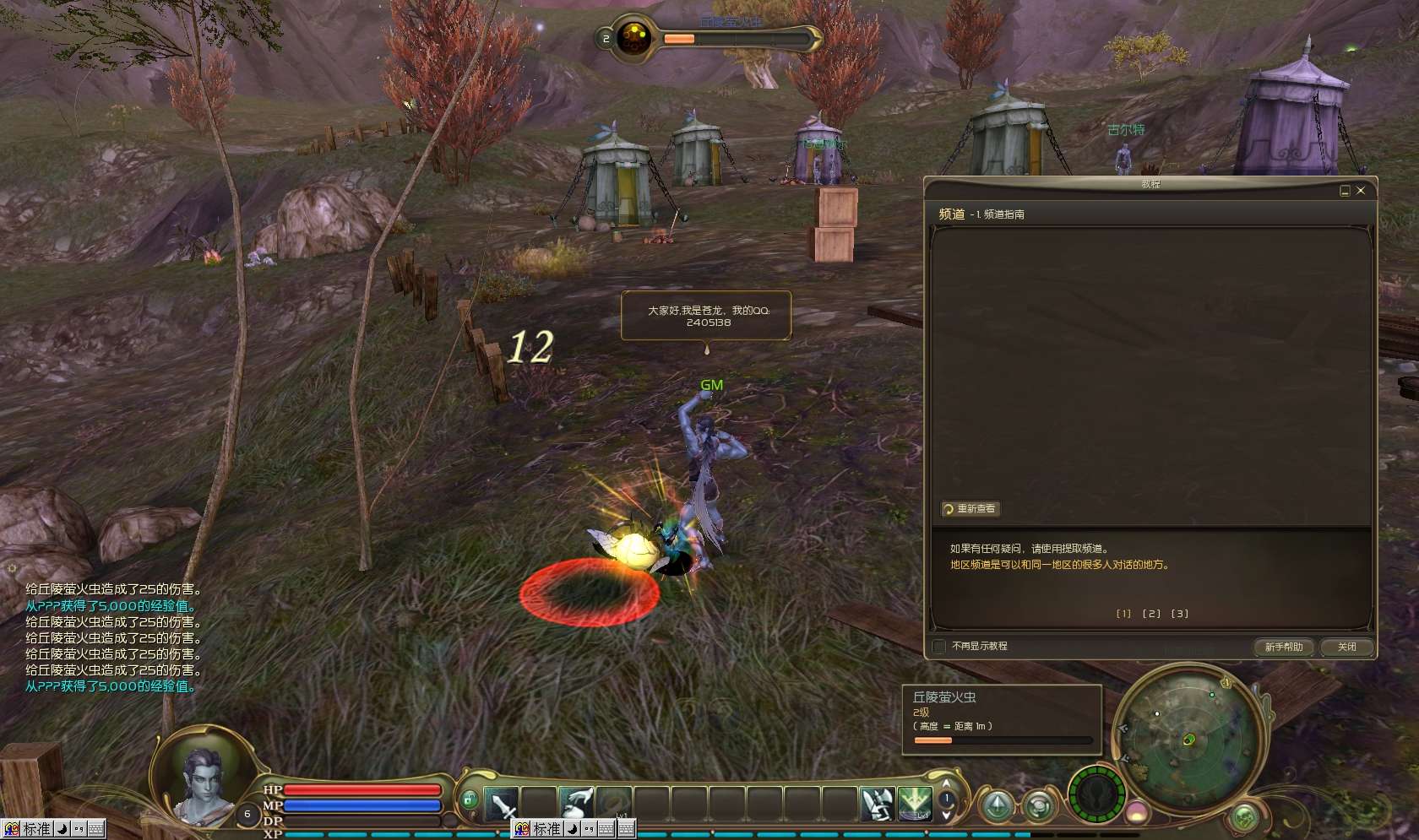Toggle the hotbar lock icon
1419x840 pixels.
[470, 798]
